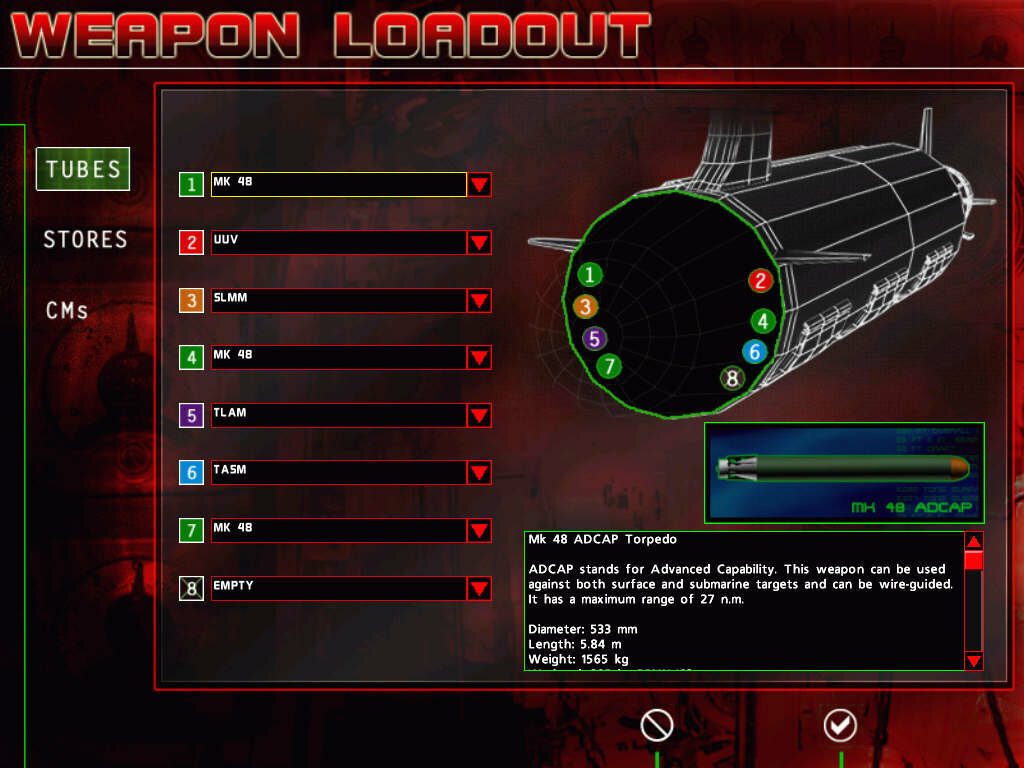Screen dimensions: 1024x768
Task: Expand the tube 5 TLAM dropdown
Action: coord(479,416)
